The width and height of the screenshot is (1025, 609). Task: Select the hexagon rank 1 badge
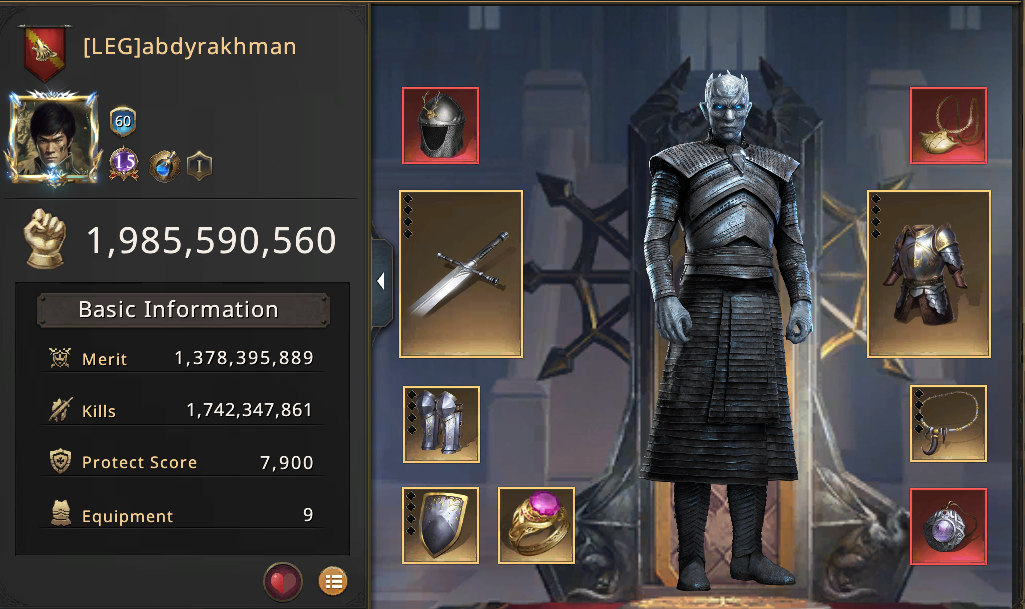click(199, 165)
